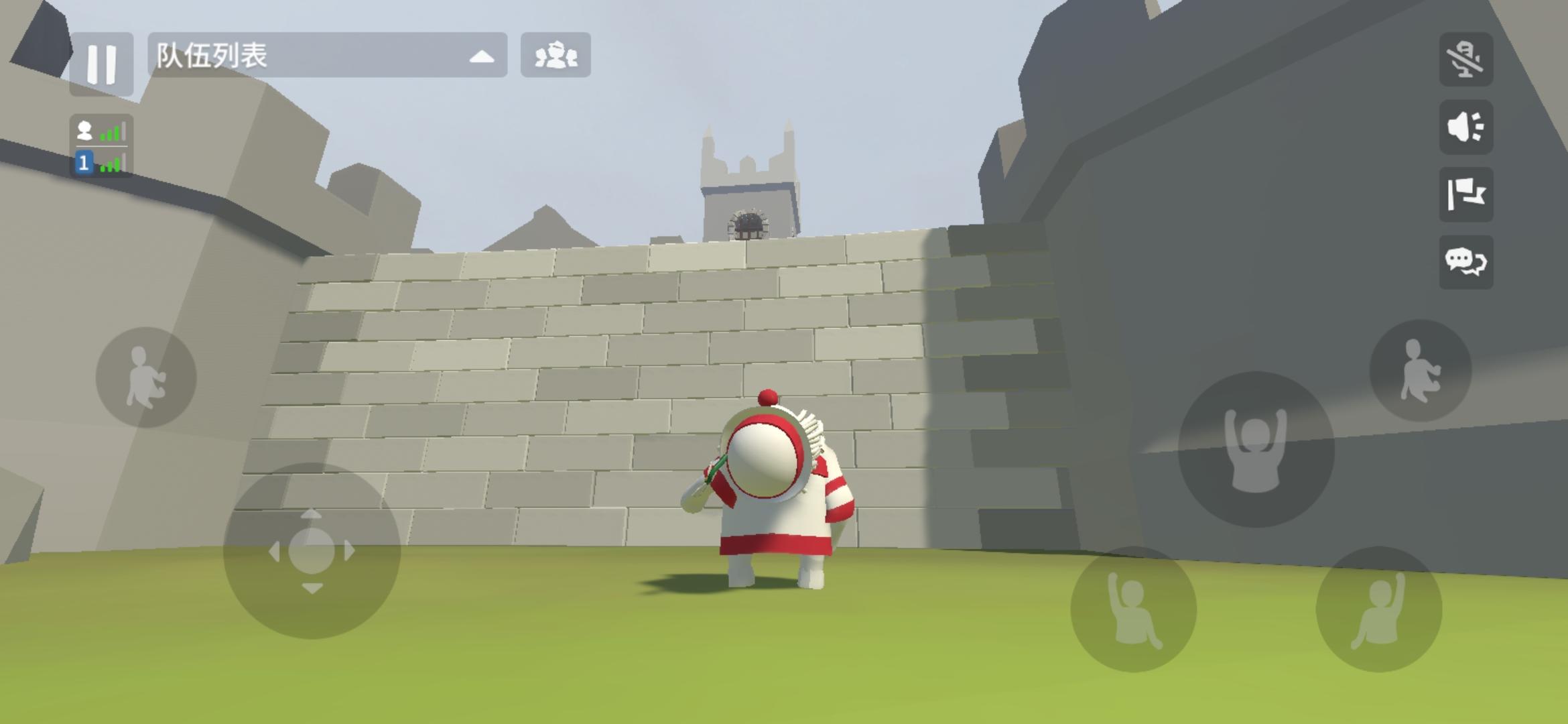
Task: Tap the muted microphone icon
Action: pos(1465,60)
